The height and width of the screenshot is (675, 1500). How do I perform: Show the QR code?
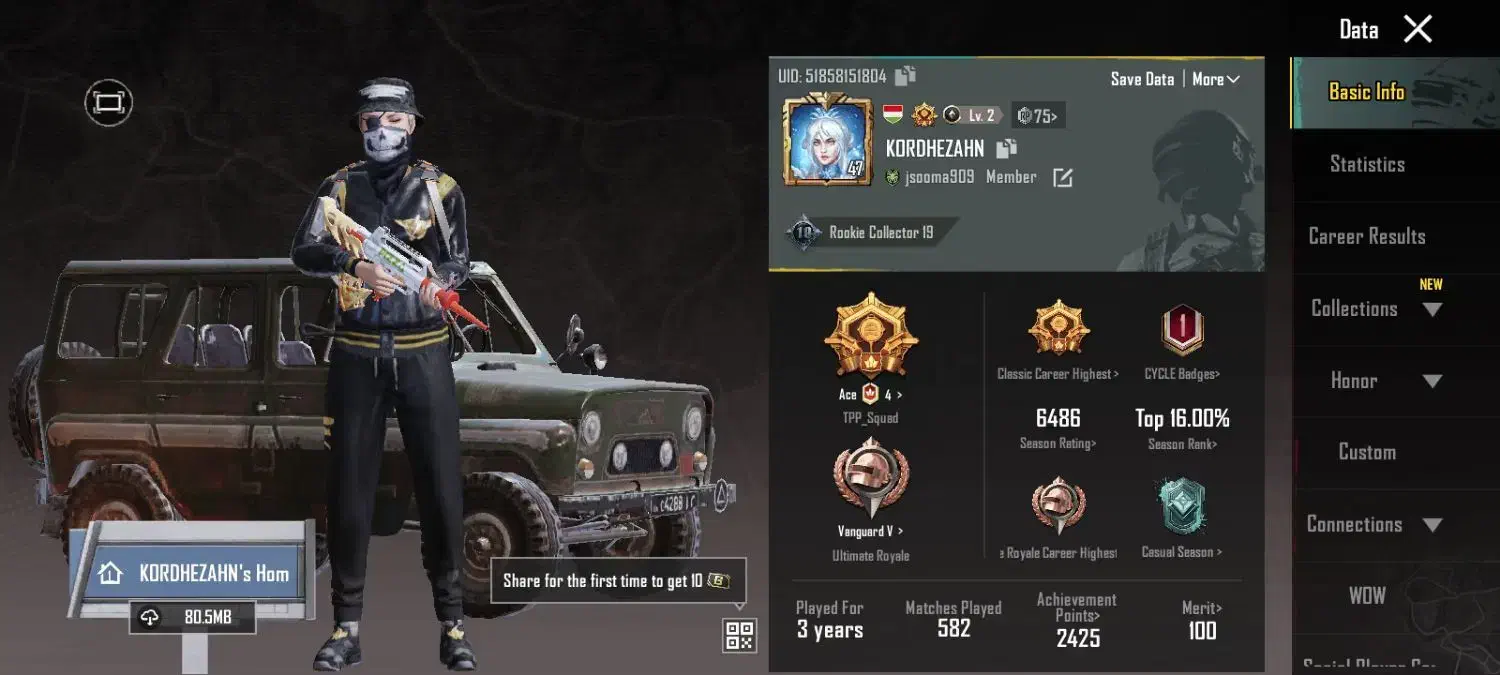pos(739,635)
